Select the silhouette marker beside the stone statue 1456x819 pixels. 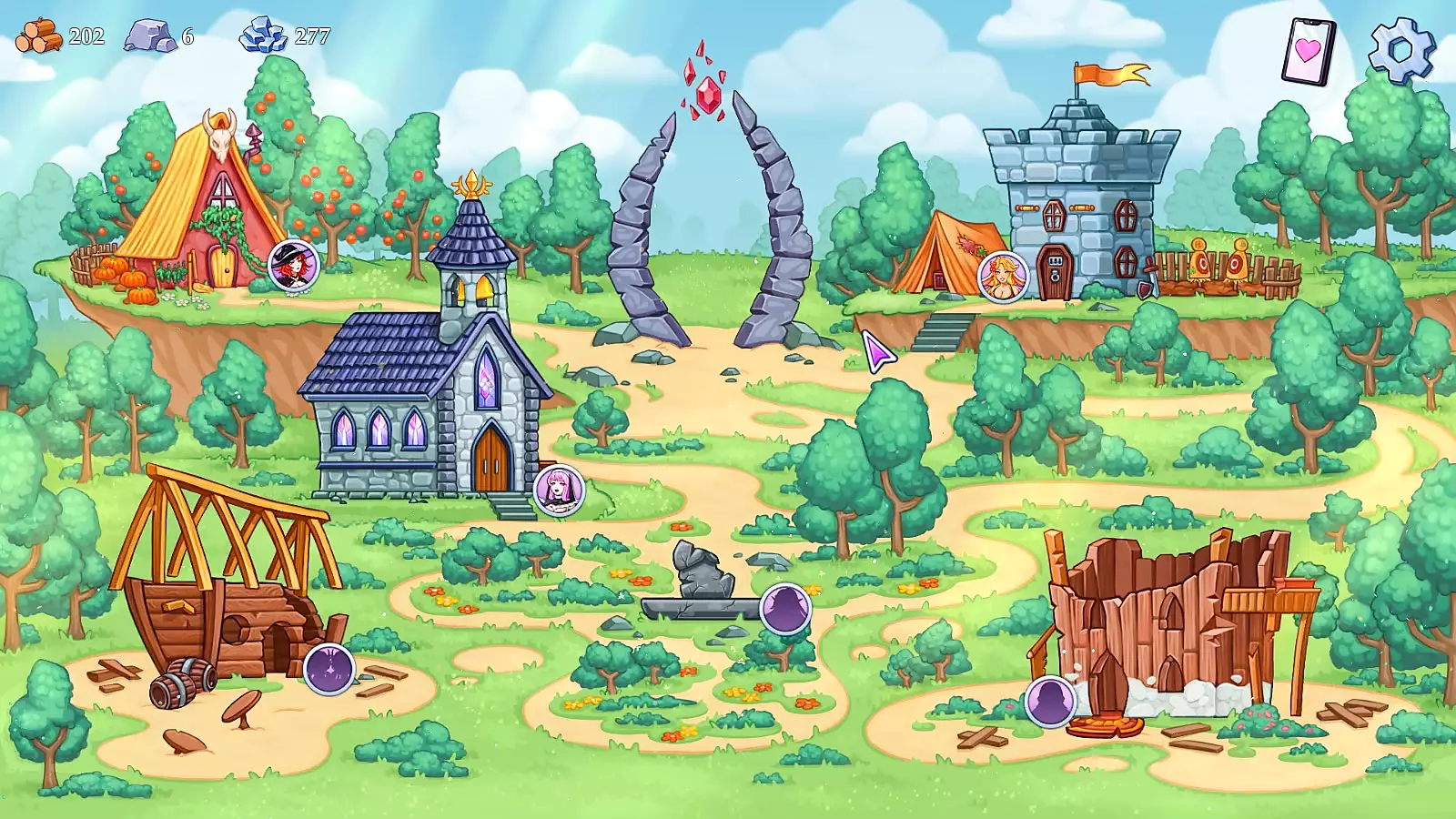(784, 608)
